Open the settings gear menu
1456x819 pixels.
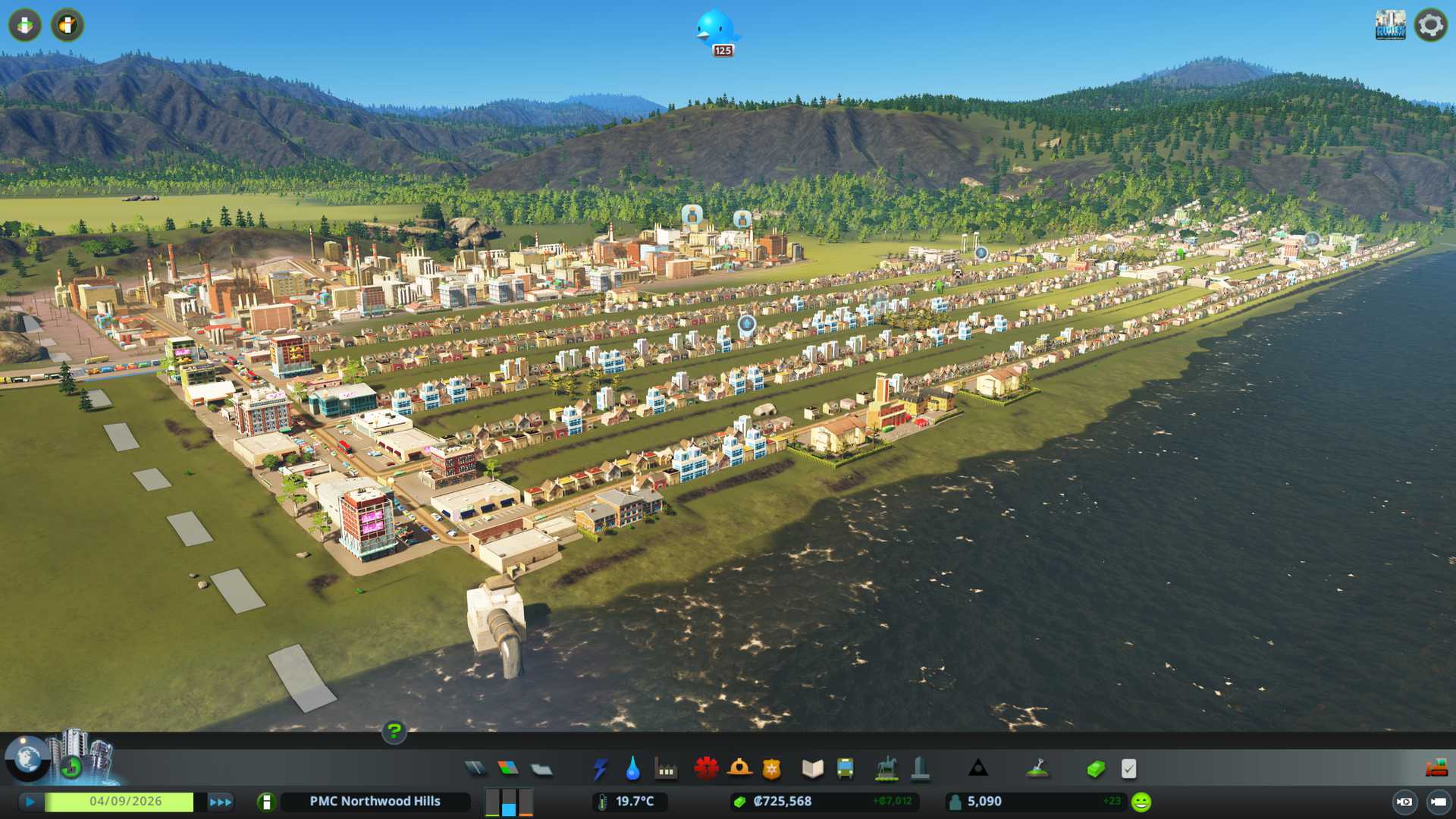1430,26
